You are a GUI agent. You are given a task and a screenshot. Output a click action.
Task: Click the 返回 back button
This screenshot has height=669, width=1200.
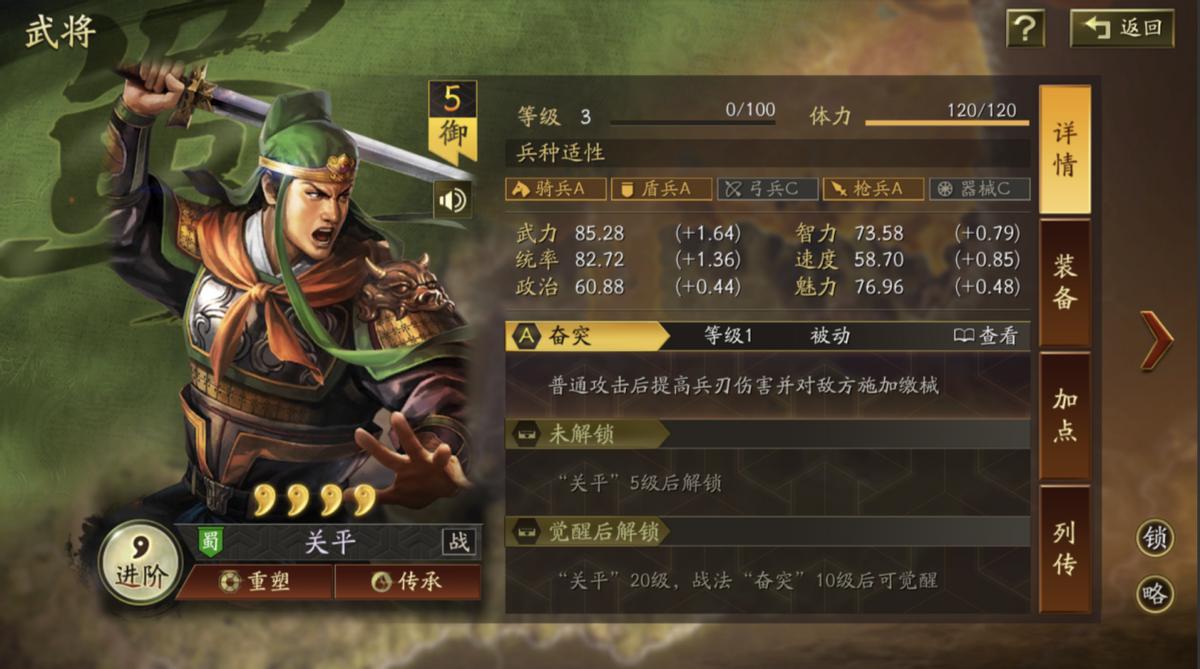(x=1122, y=28)
